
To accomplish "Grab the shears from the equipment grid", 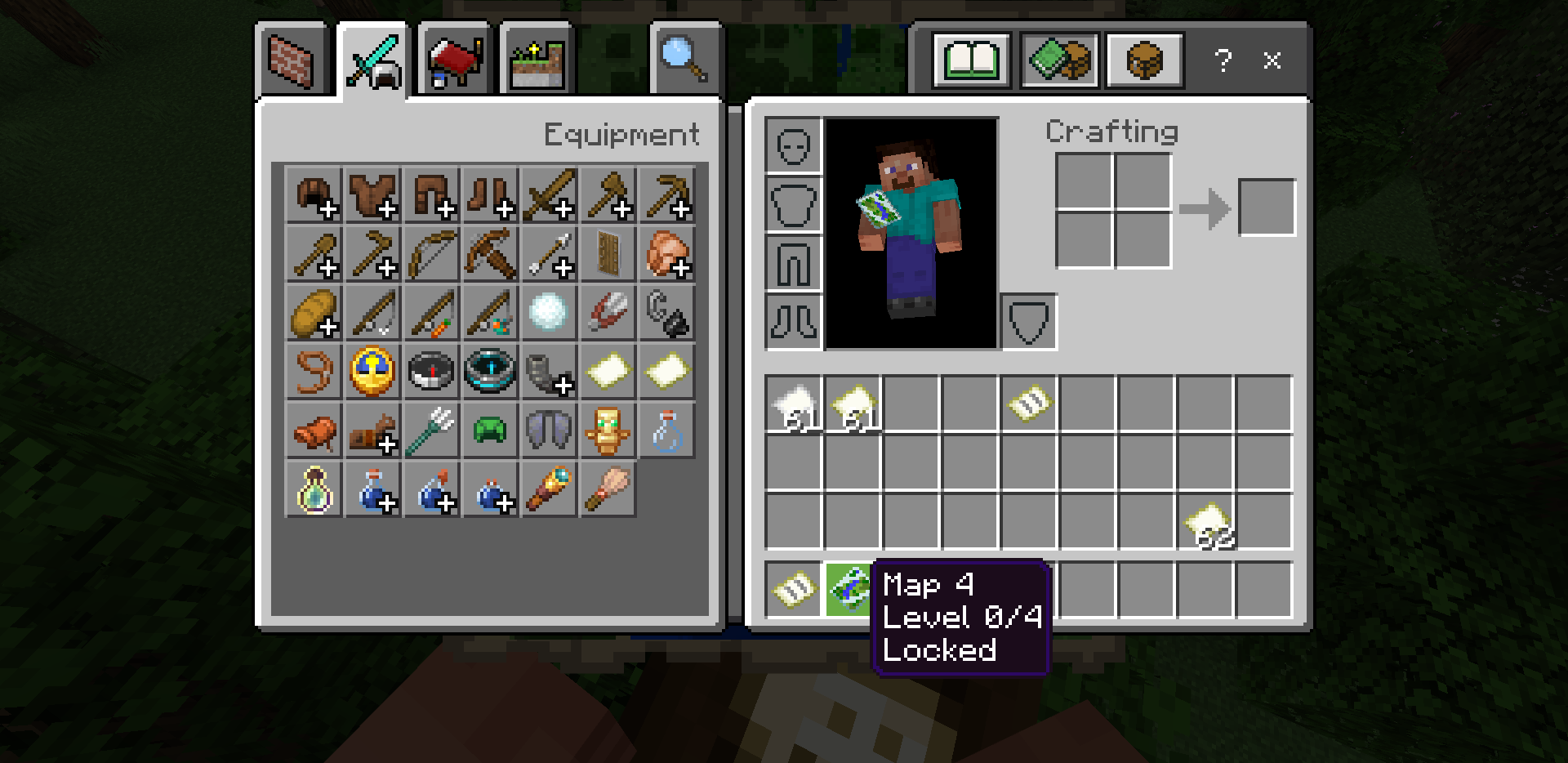I will (608, 313).
